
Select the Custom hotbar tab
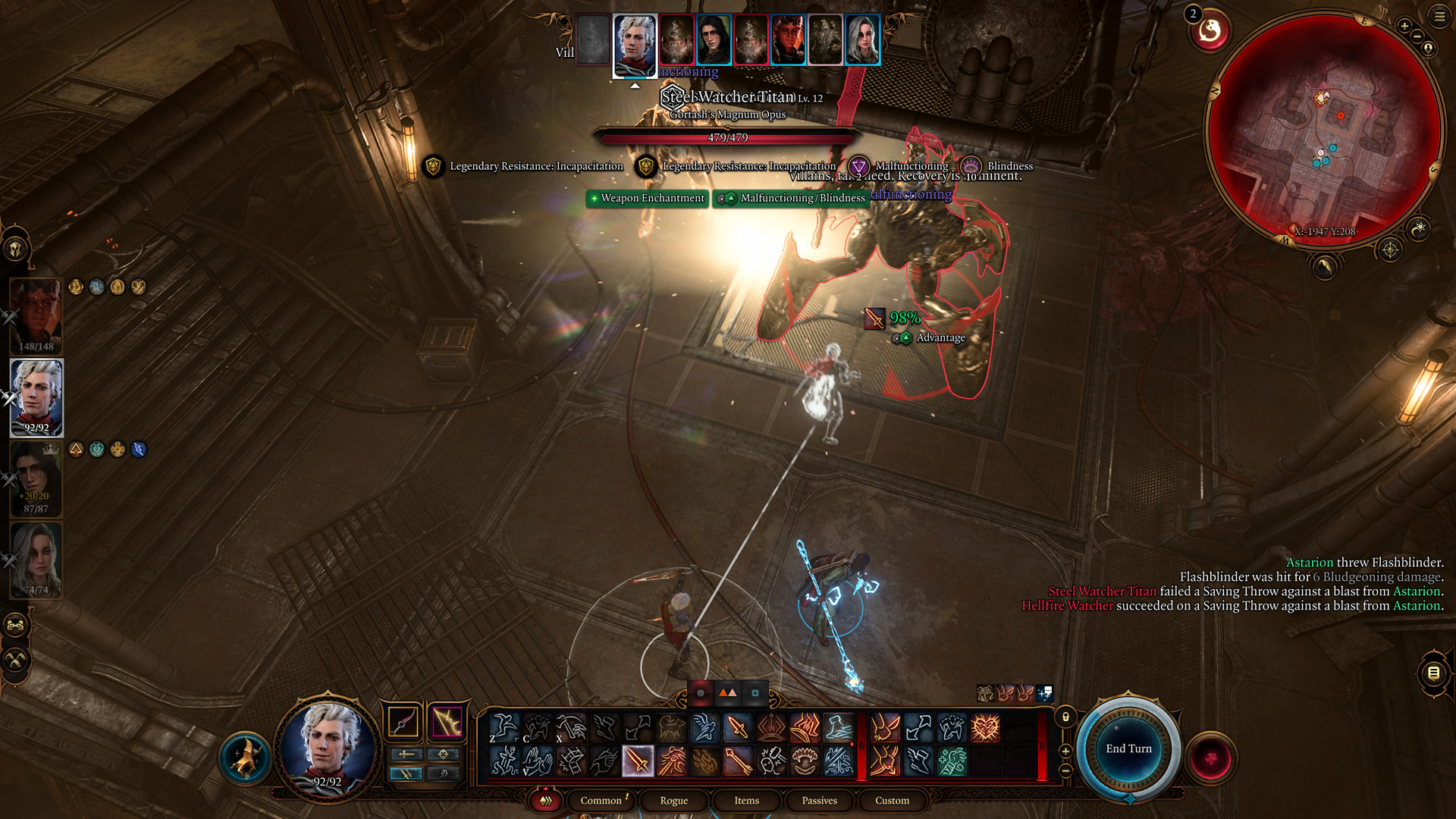892,801
